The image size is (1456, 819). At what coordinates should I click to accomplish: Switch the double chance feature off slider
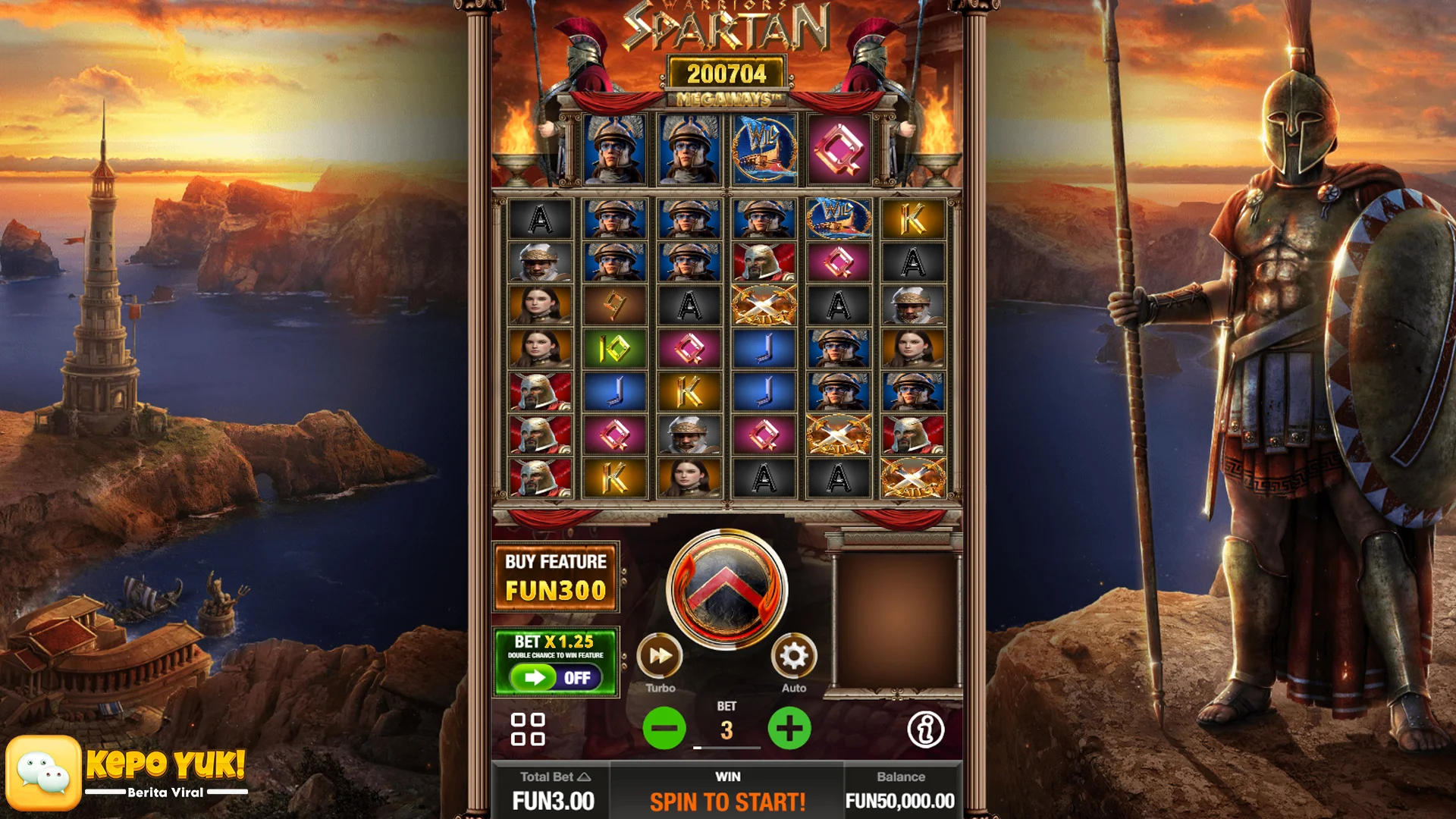click(x=555, y=678)
